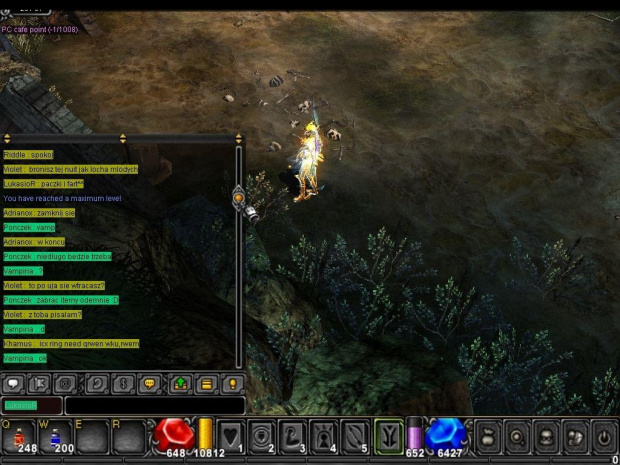Open the character face menu button
The width and height of the screenshot is (620, 465).
point(545,437)
